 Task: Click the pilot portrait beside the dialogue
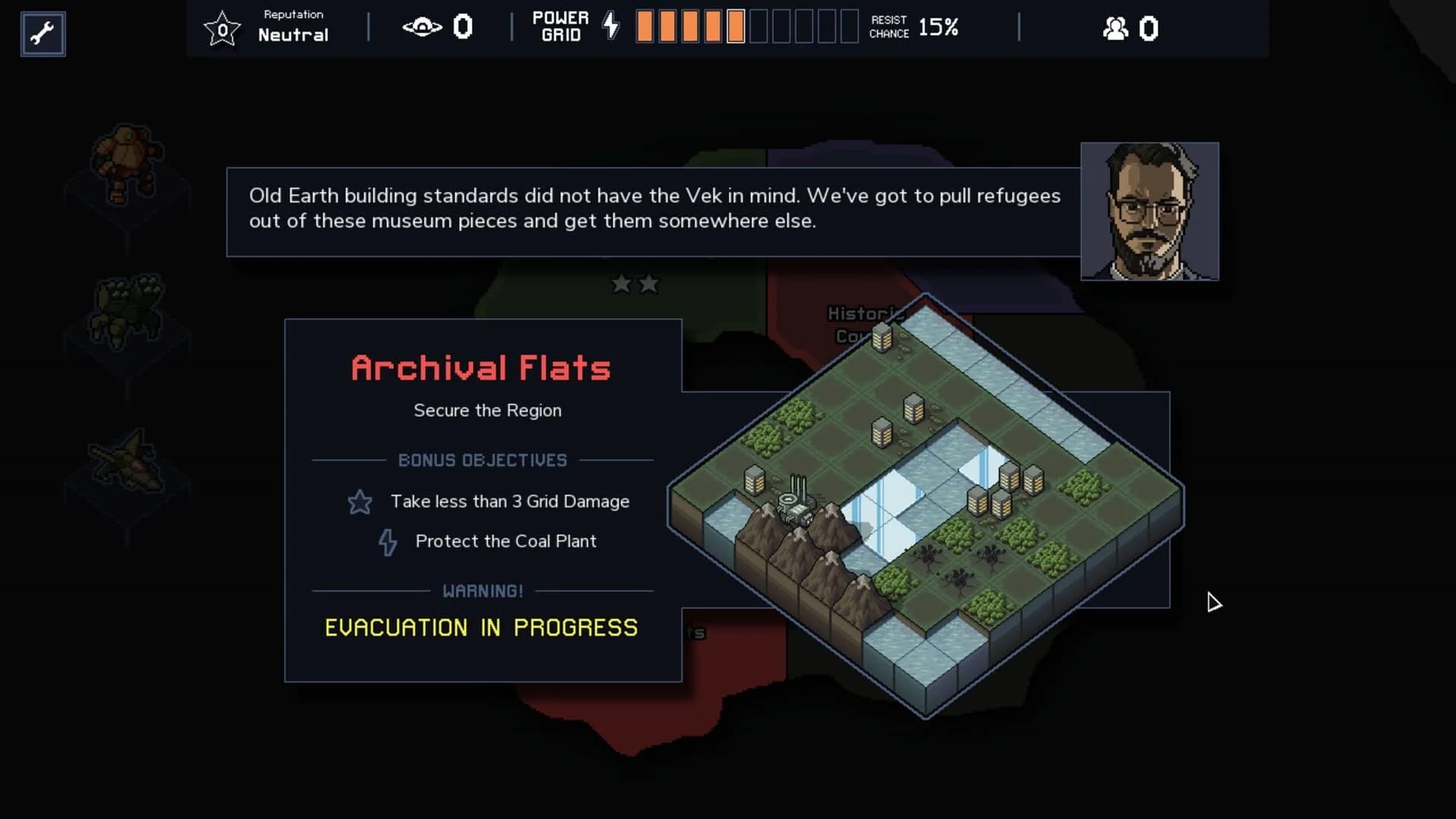pos(1150,212)
